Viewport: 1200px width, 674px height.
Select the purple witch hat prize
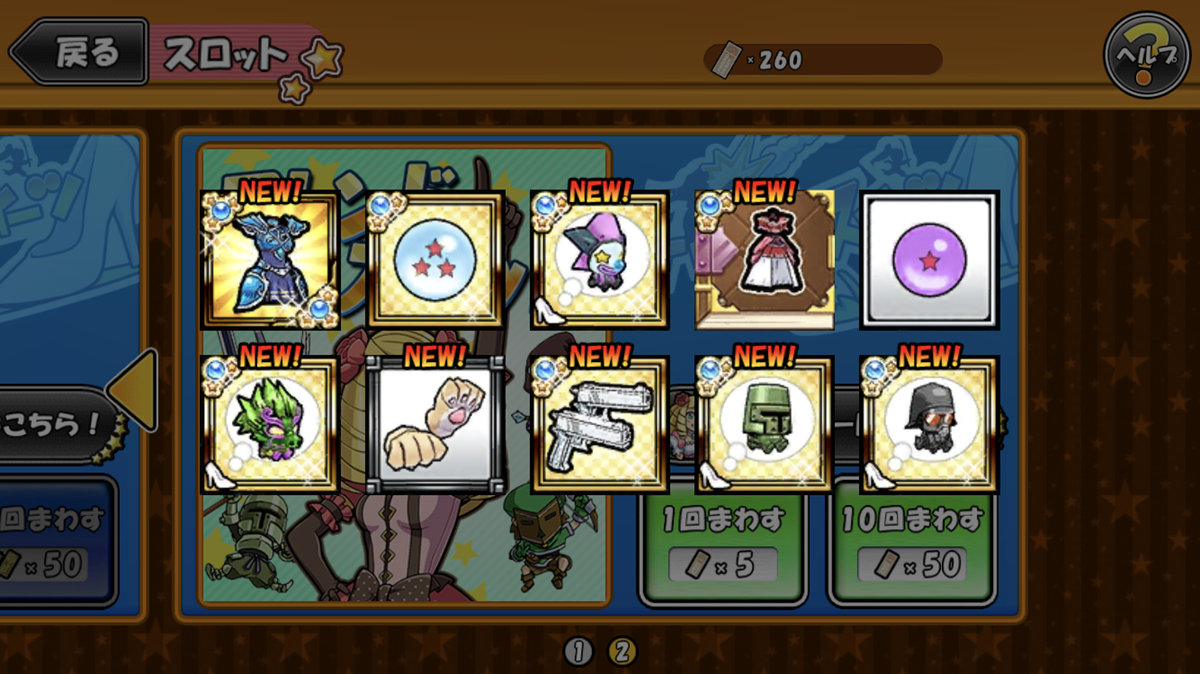point(600,262)
